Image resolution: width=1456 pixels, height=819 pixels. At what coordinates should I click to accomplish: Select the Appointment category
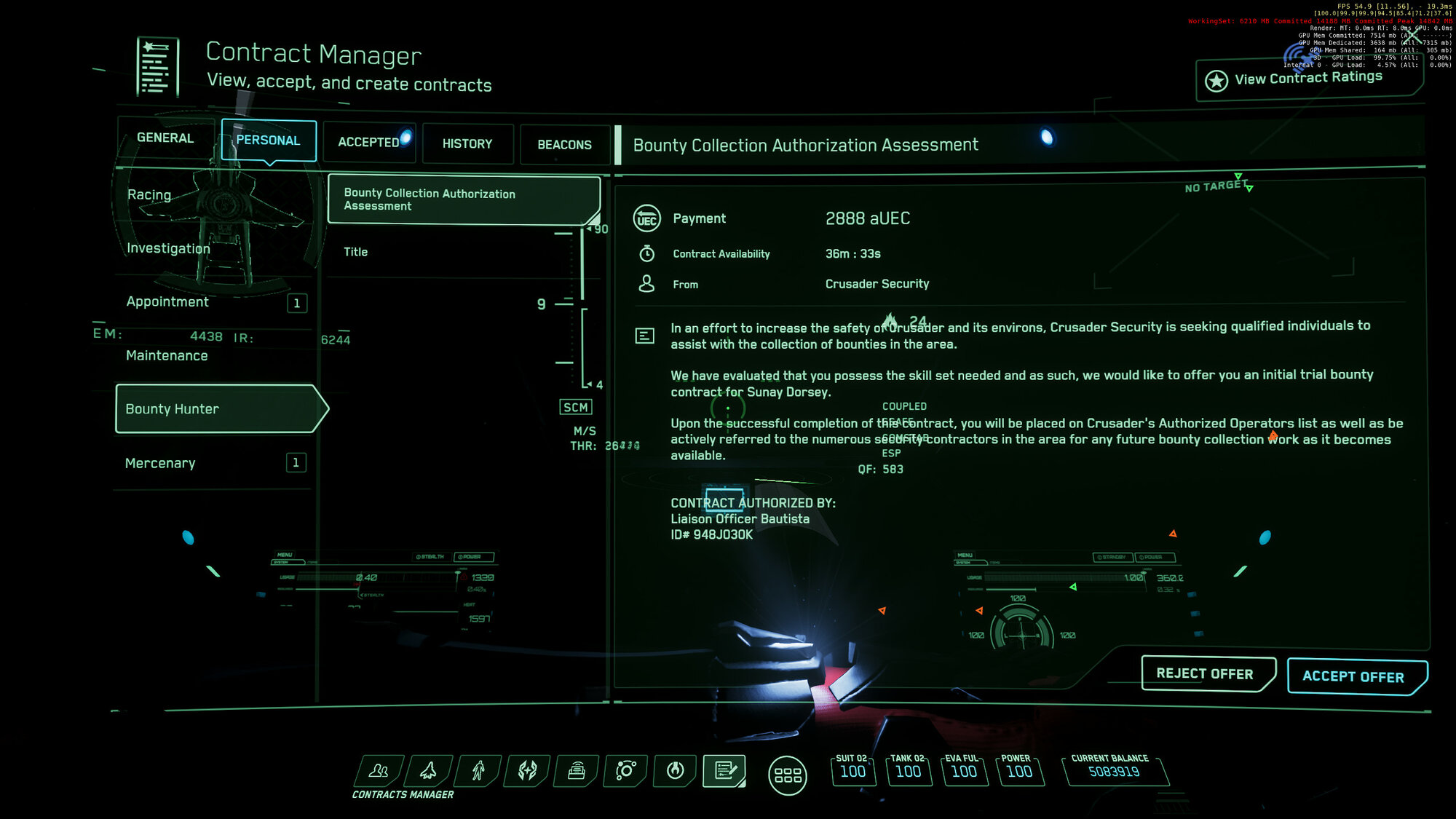point(167,302)
